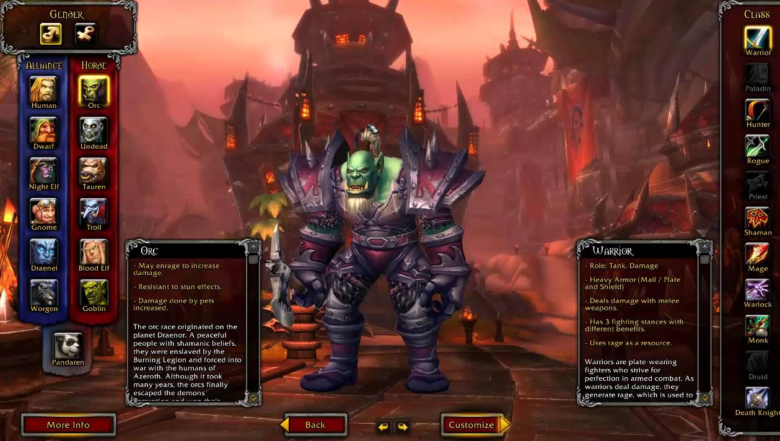
Task: Select the Night Elf race
Action: coord(43,171)
